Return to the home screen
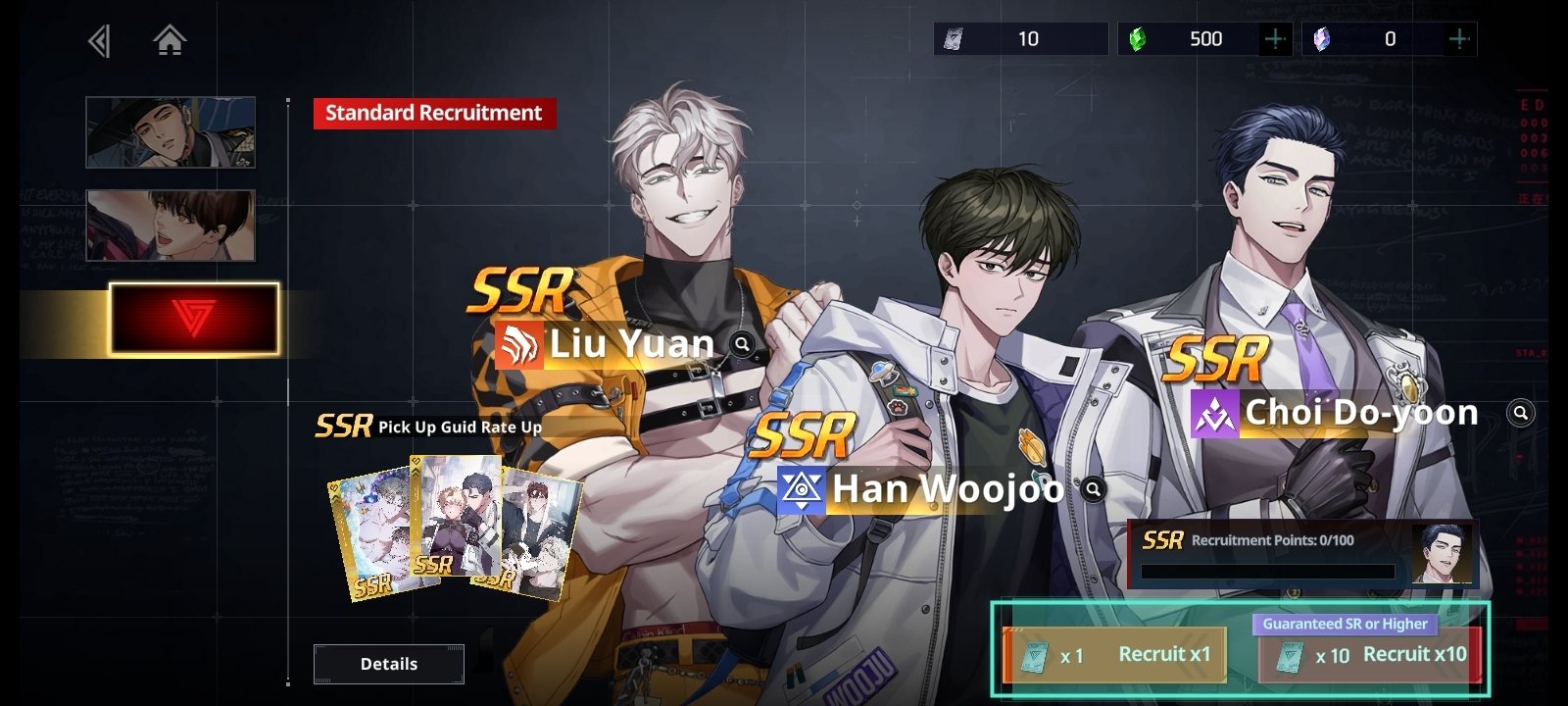The image size is (1568, 706). tap(170, 41)
